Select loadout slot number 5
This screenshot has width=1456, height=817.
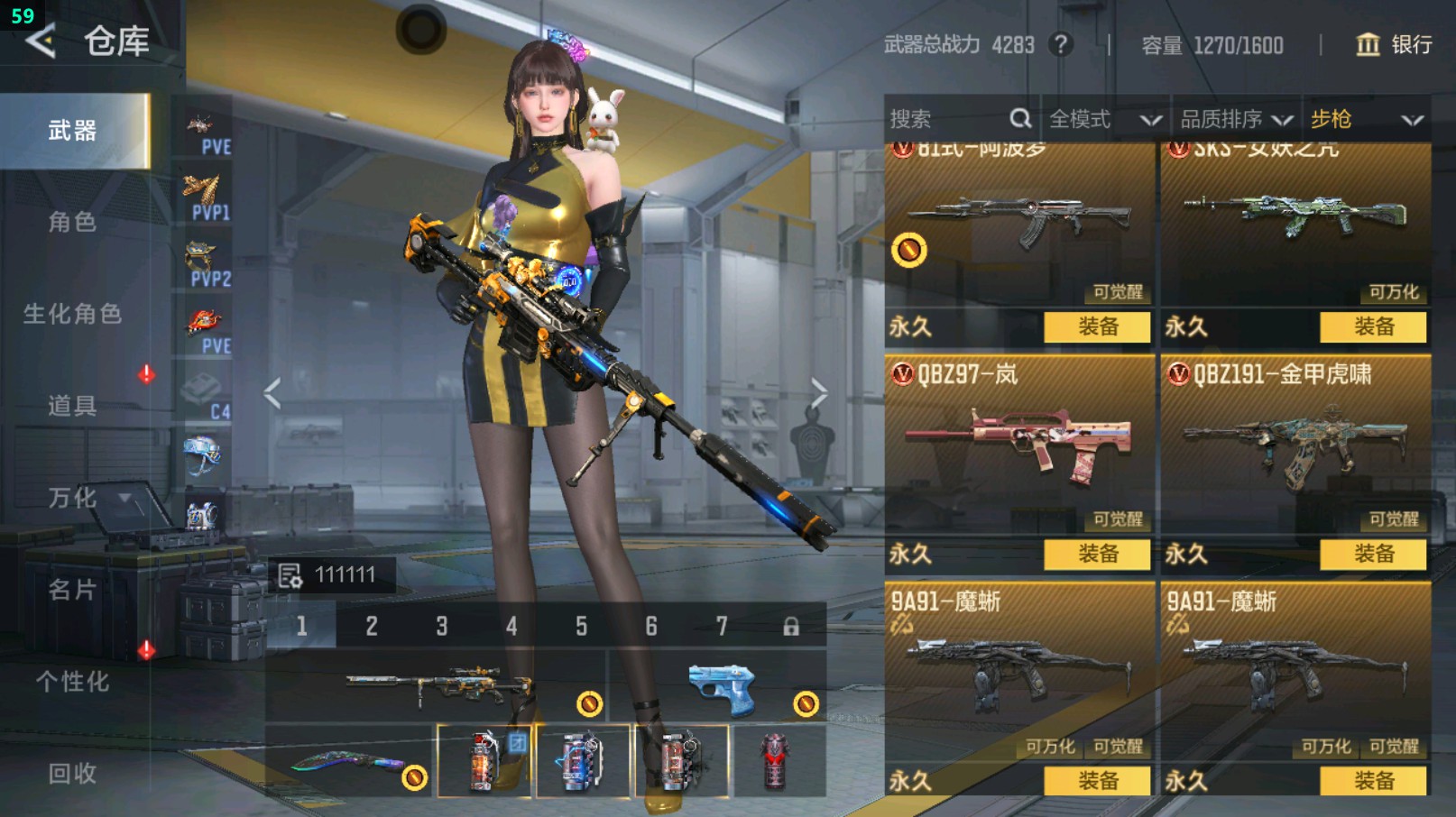pos(581,626)
